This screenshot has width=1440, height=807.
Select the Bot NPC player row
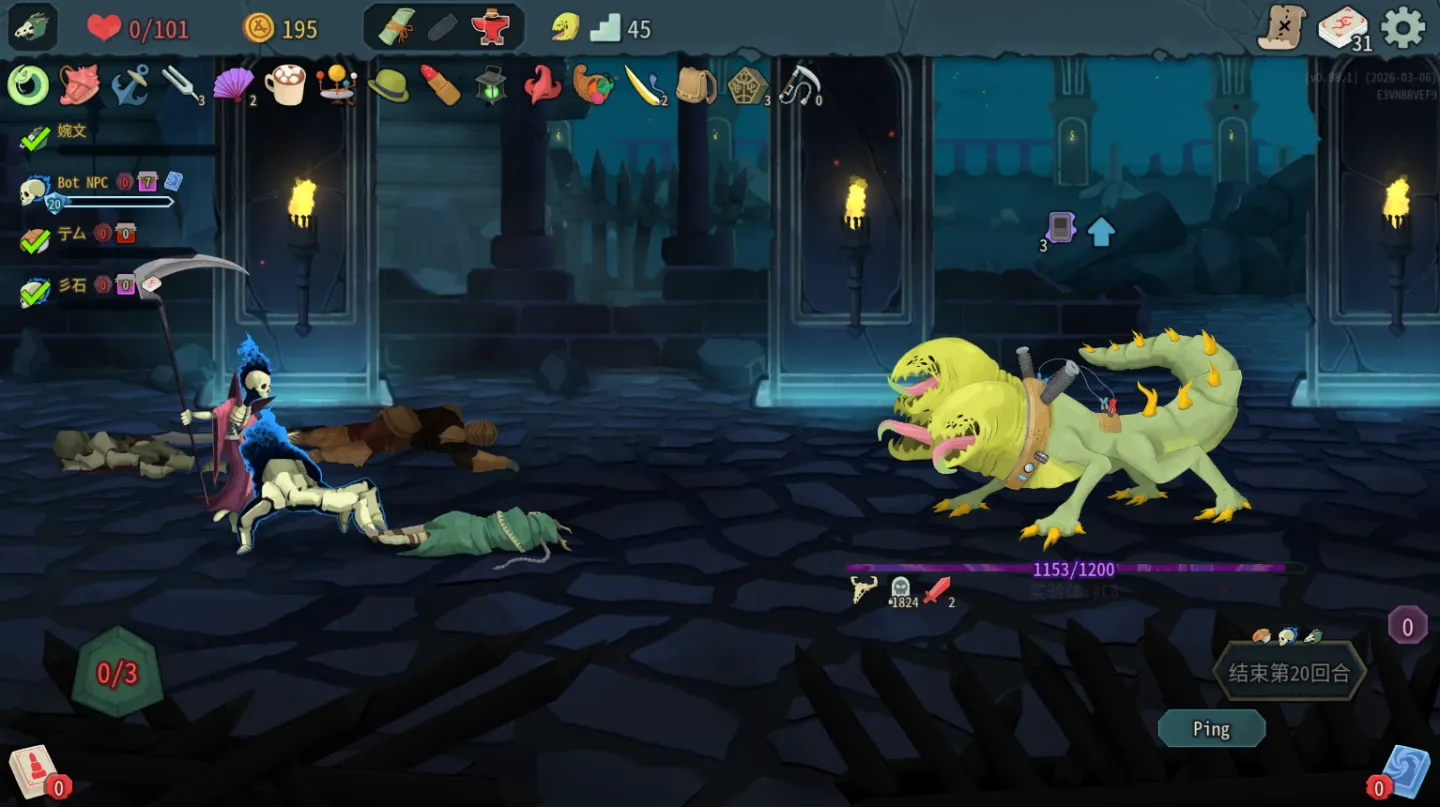point(82,183)
